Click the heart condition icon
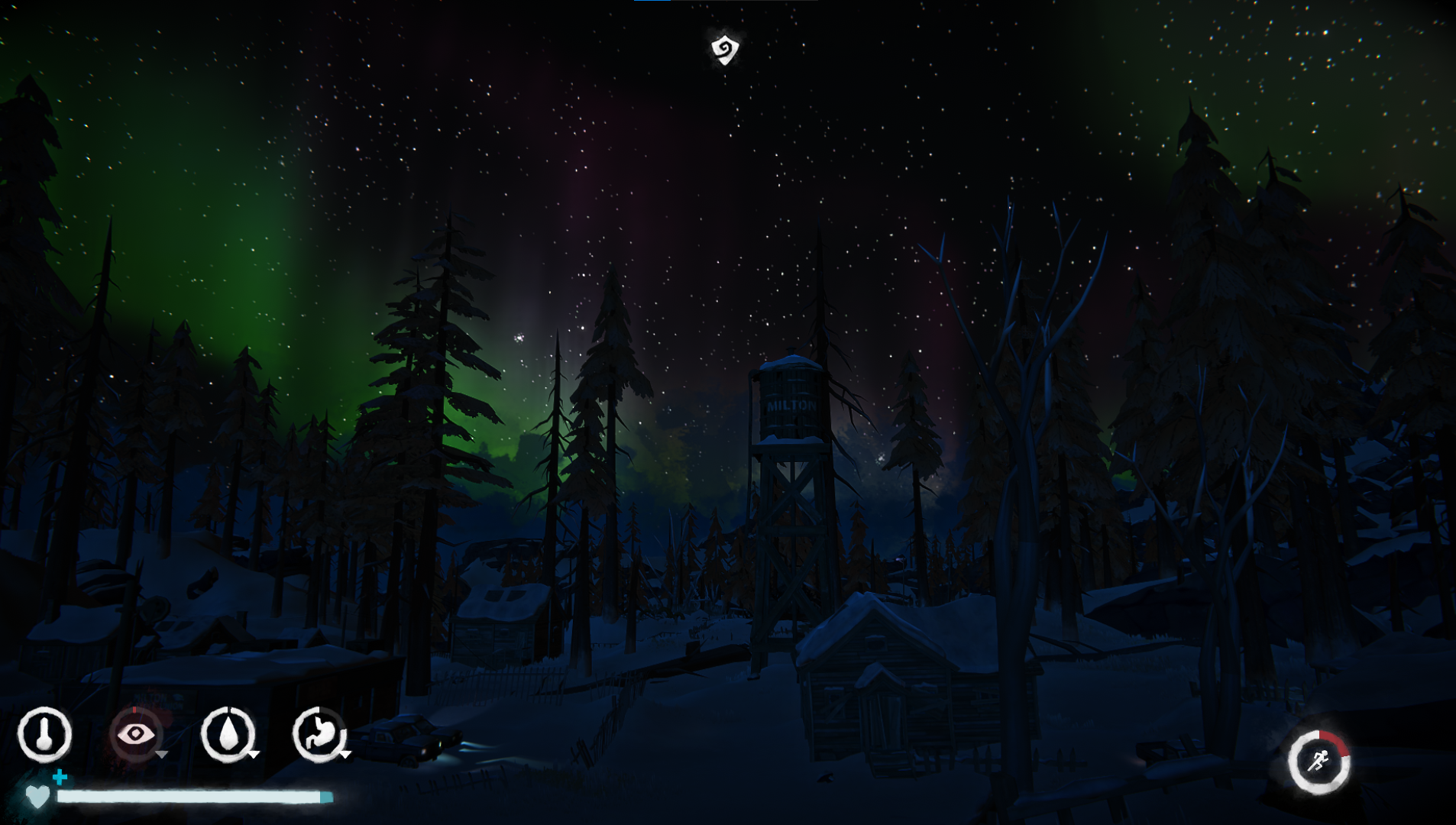The width and height of the screenshot is (1456, 825). 37,797
